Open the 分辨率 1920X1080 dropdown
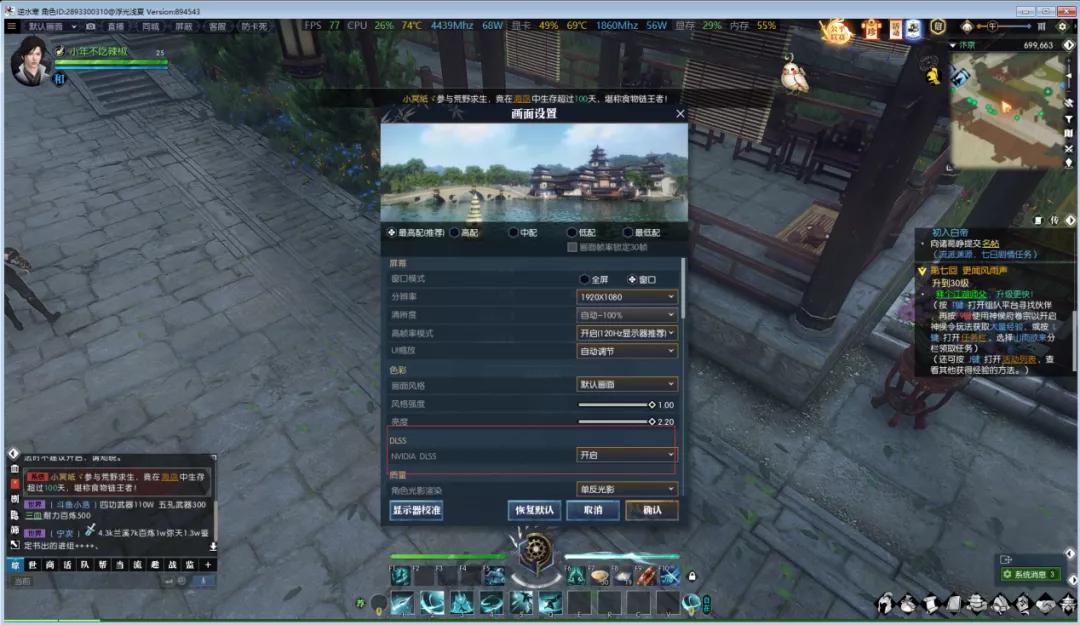This screenshot has height=625, width=1080. click(x=627, y=297)
